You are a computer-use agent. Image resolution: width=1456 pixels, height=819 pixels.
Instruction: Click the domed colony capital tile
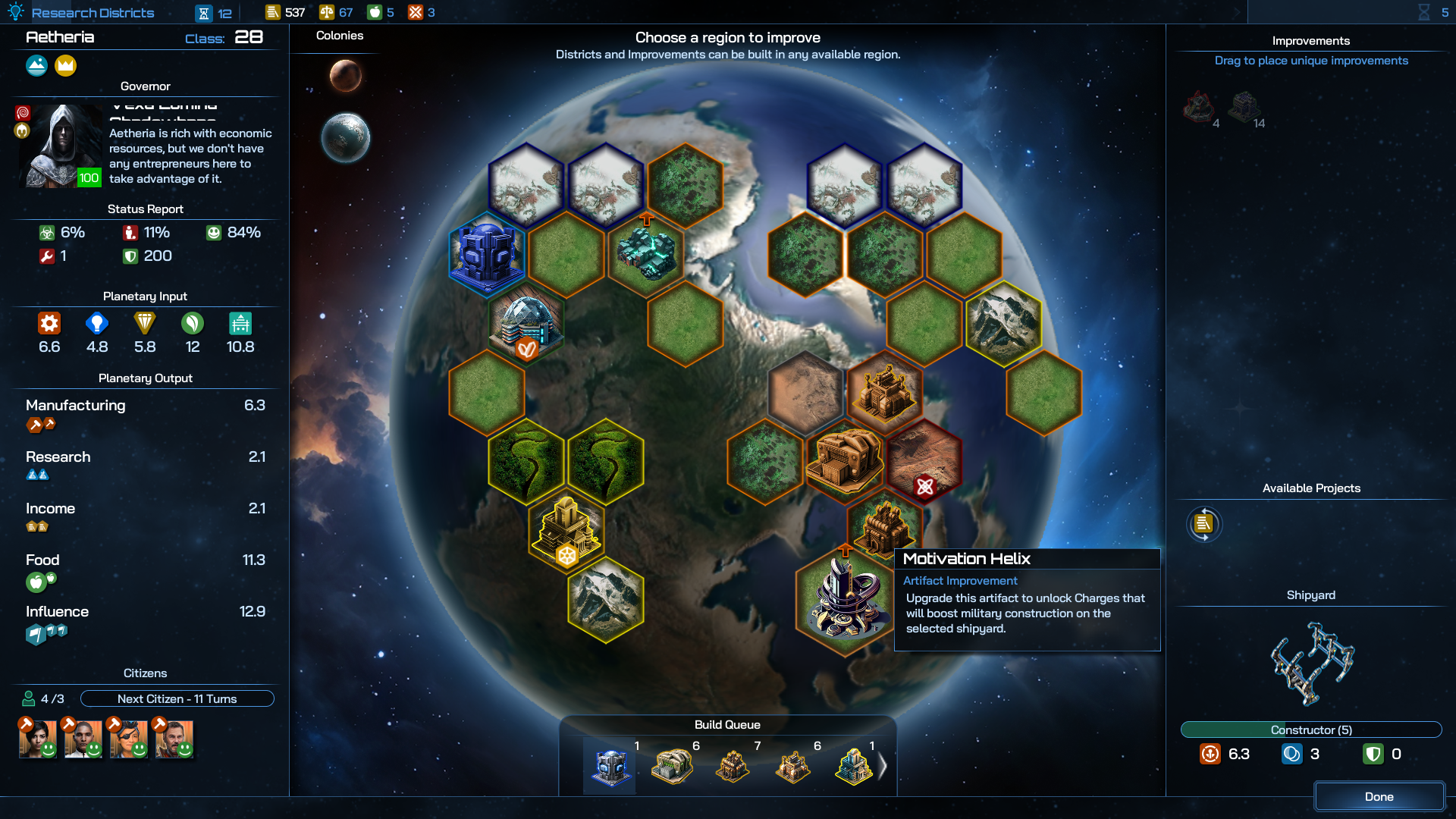point(527,323)
